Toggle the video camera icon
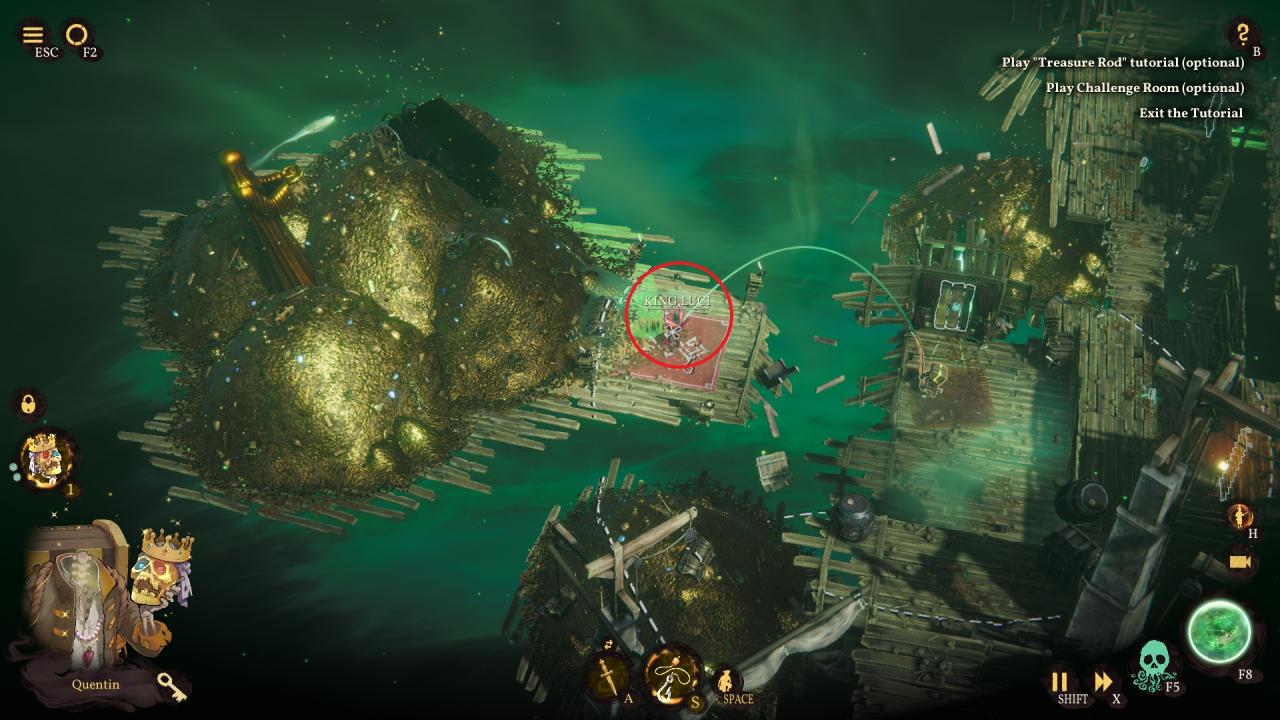1280x720 pixels. click(x=1242, y=563)
